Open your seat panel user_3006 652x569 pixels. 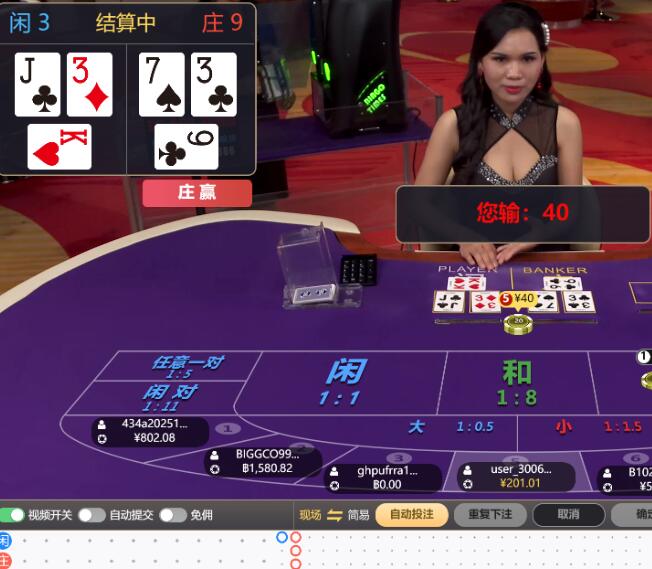(516, 477)
